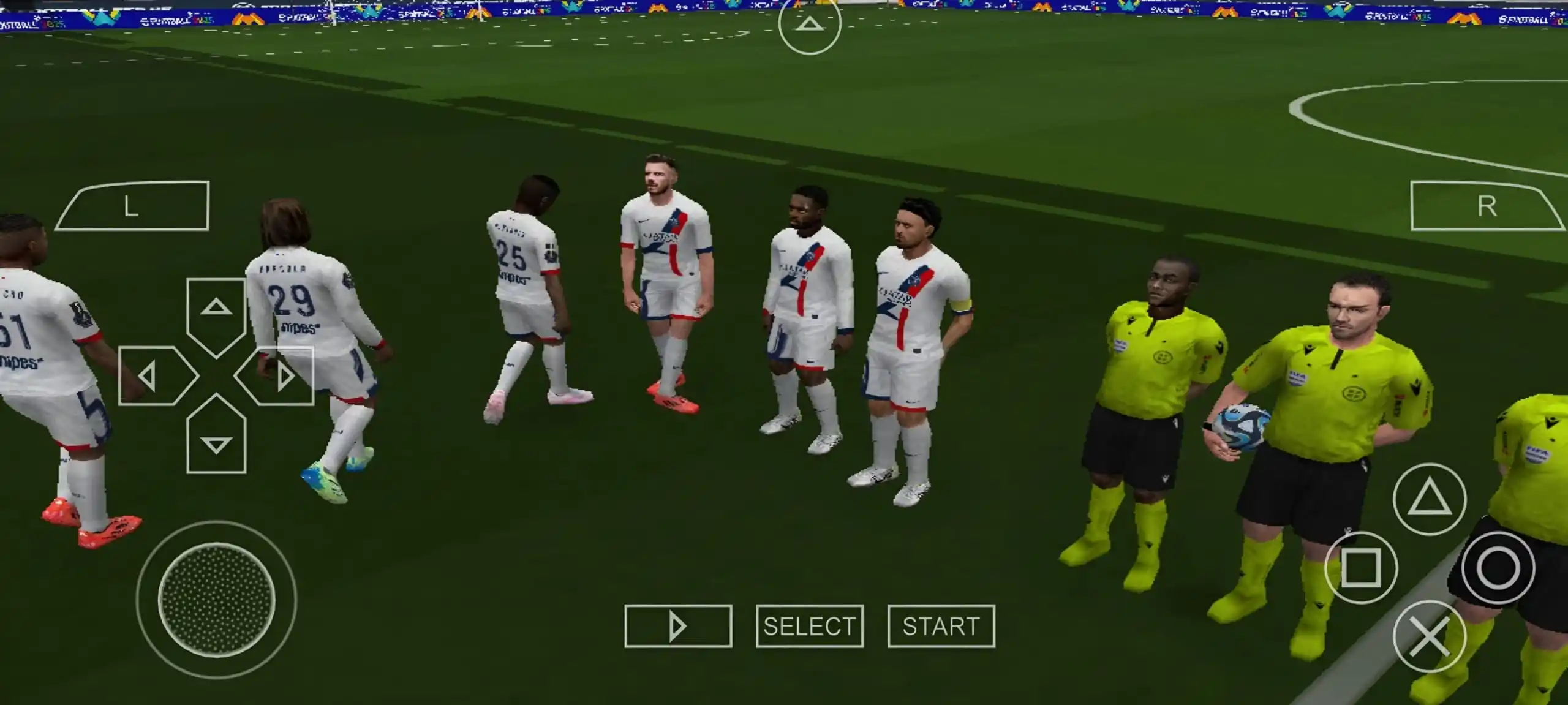Screen dimensions: 1568x705
Task: Tap the R shoulder button
Action: (1486, 206)
